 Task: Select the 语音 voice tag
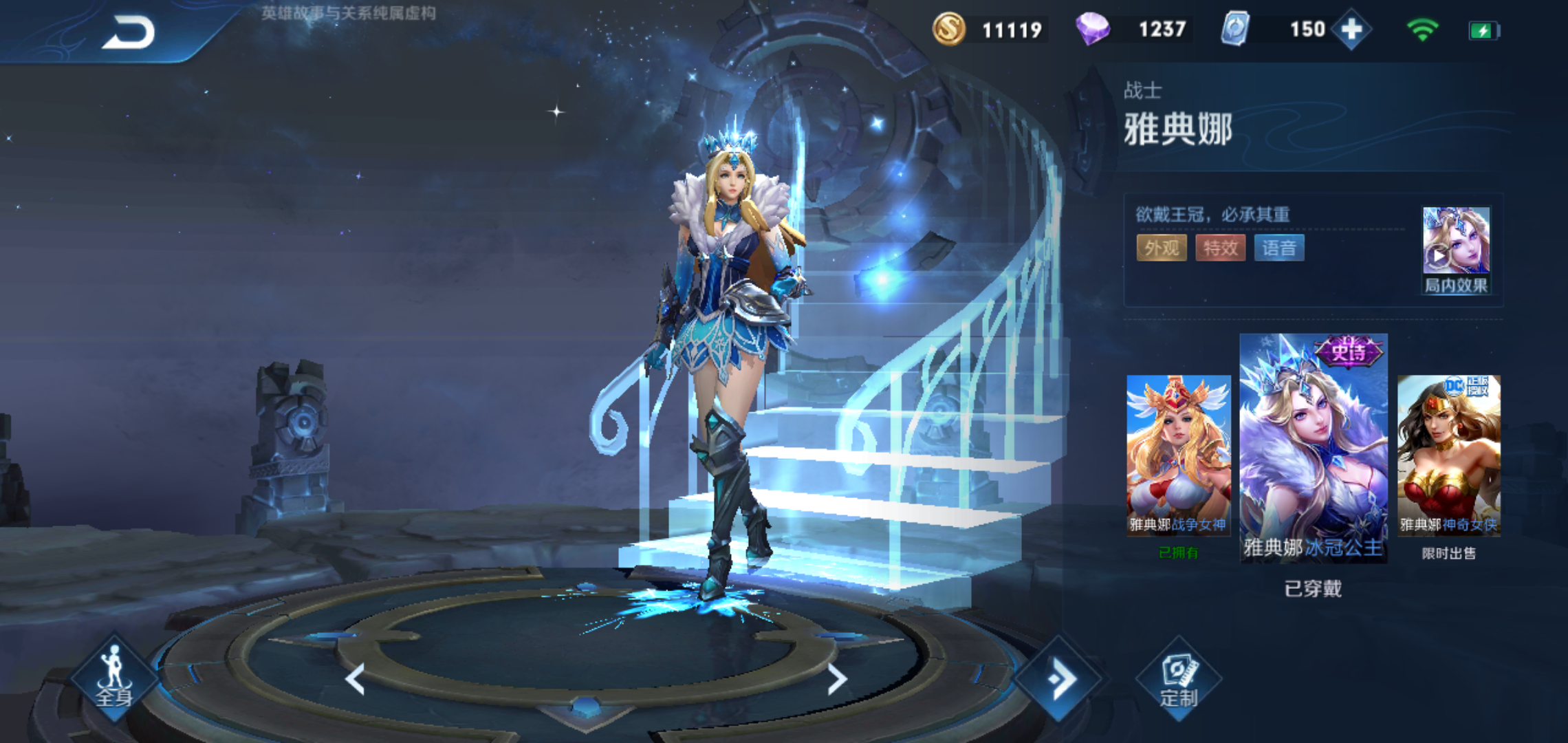tap(1278, 248)
